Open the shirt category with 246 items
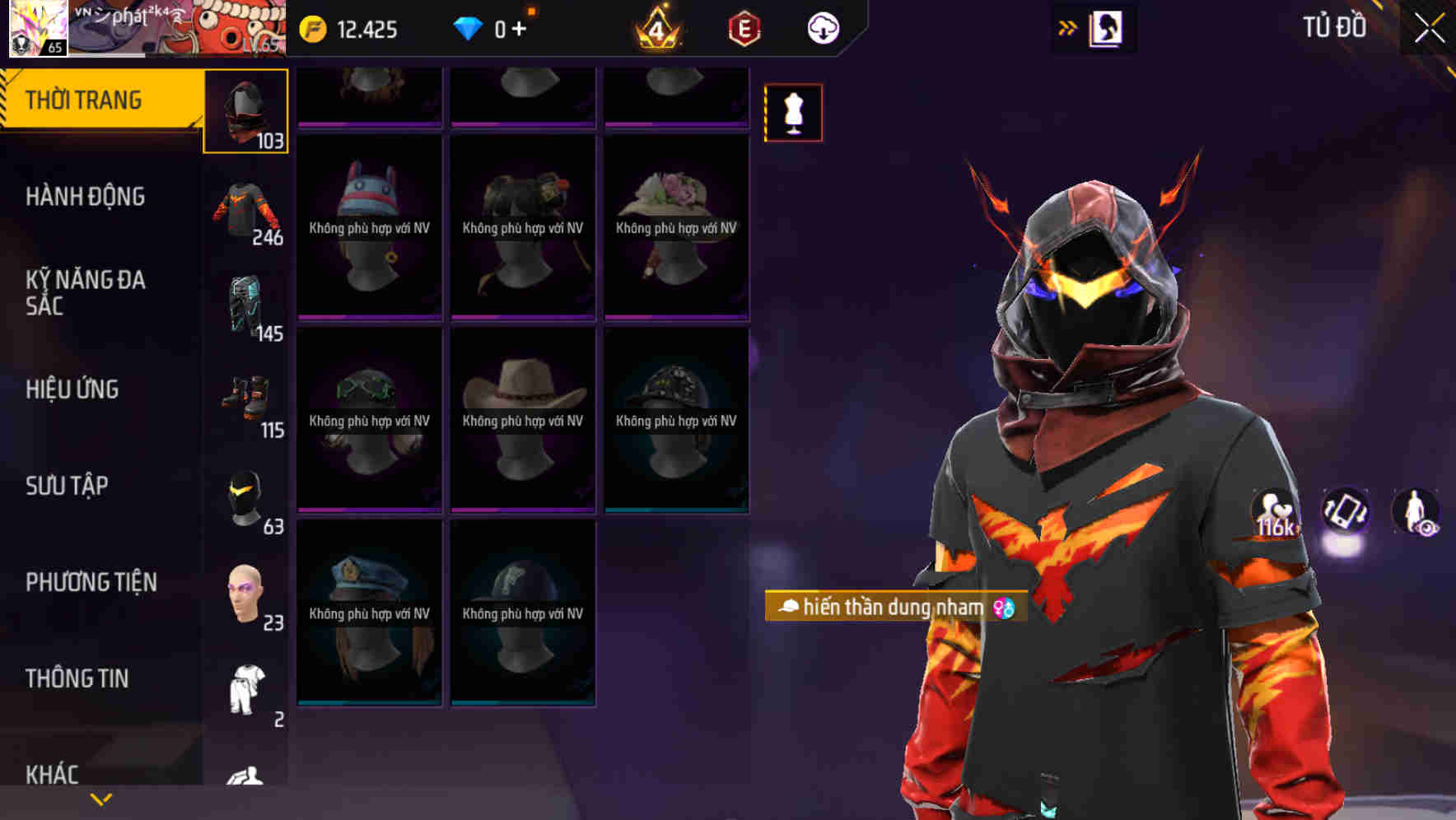The width and height of the screenshot is (1456, 820). pyautogui.click(x=246, y=210)
